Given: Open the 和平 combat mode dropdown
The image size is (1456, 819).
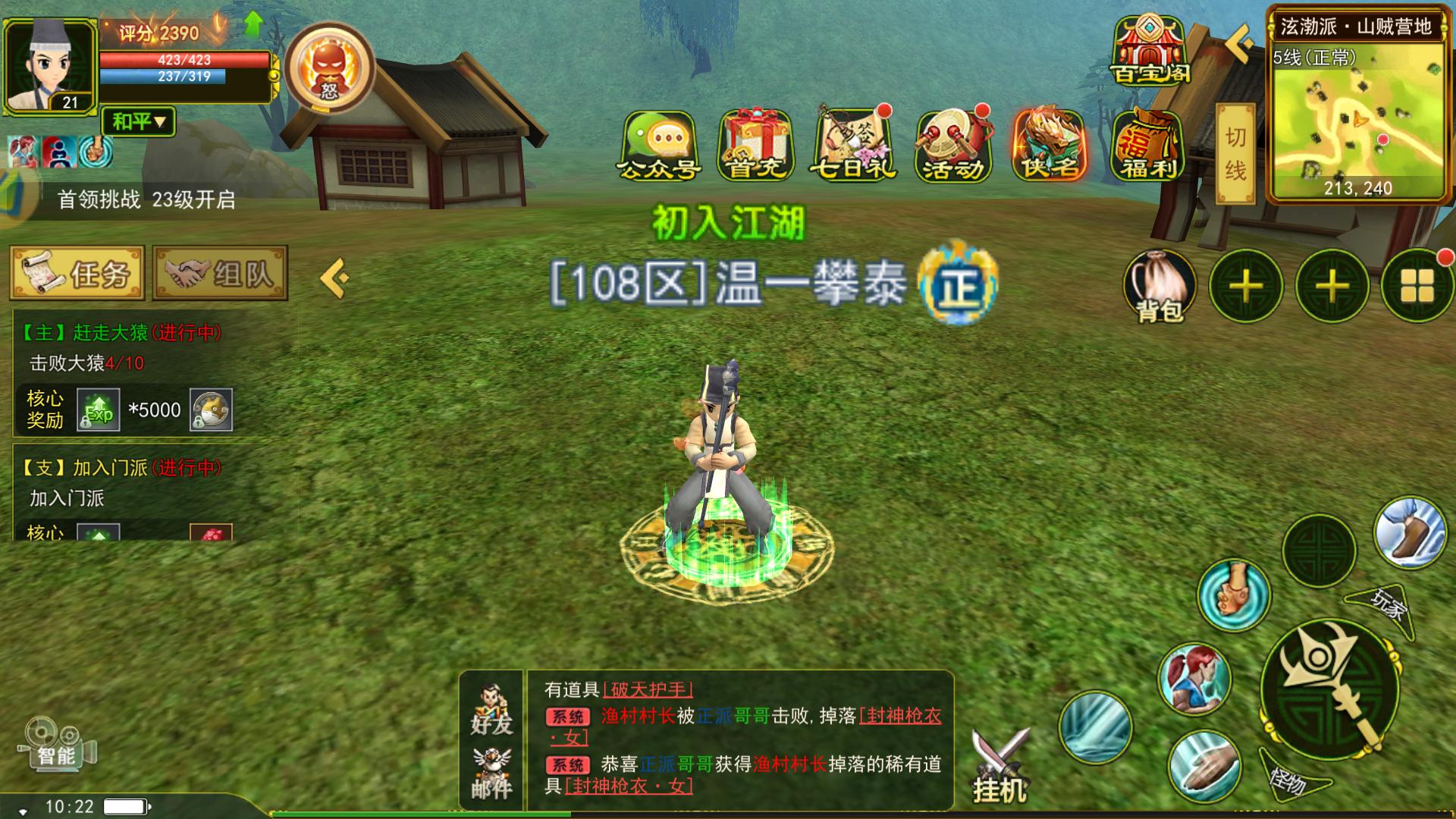Looking at the screenshot, I should coord(138,121).
